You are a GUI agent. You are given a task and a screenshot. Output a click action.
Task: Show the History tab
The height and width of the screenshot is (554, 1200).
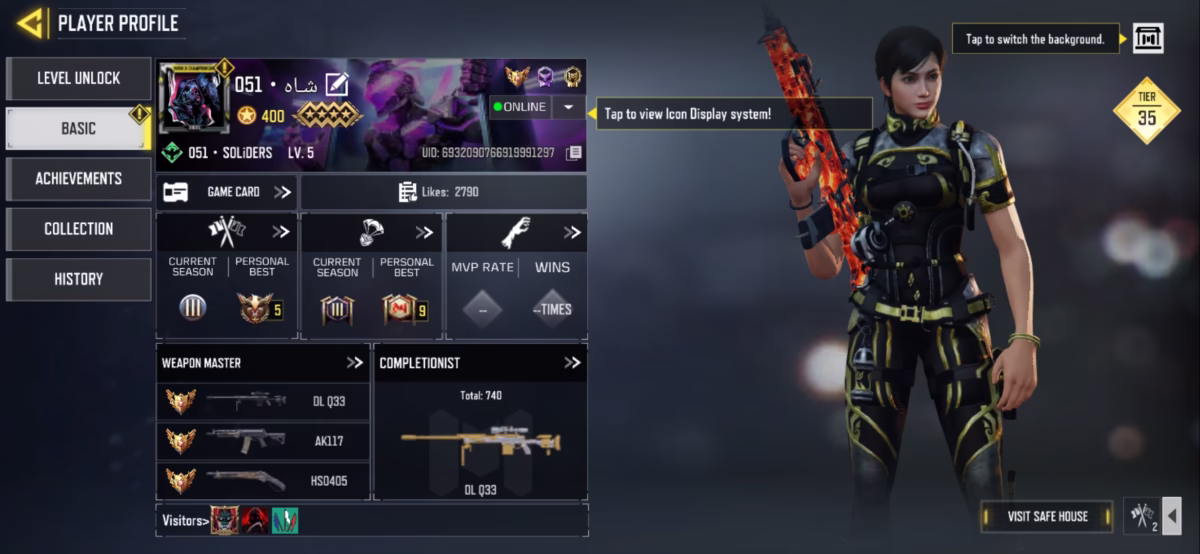[x=78, y=279]
